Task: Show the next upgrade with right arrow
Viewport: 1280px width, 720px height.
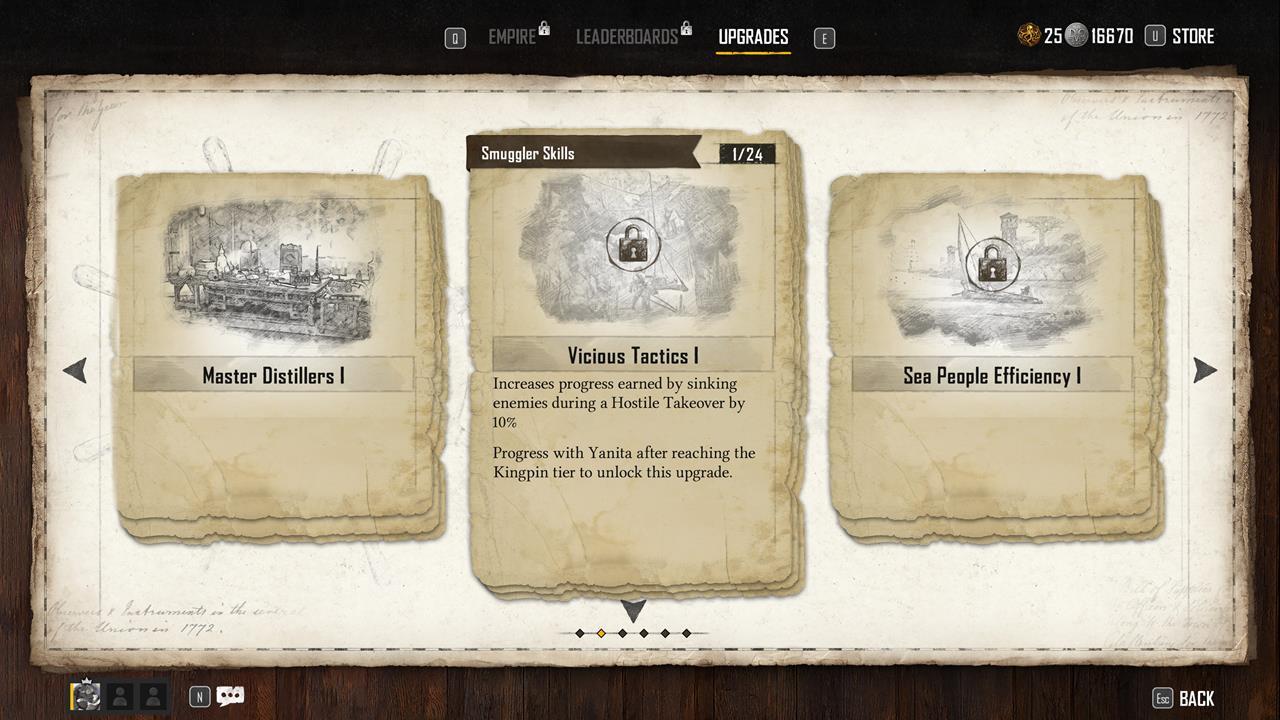Action: click(1204, 370)
